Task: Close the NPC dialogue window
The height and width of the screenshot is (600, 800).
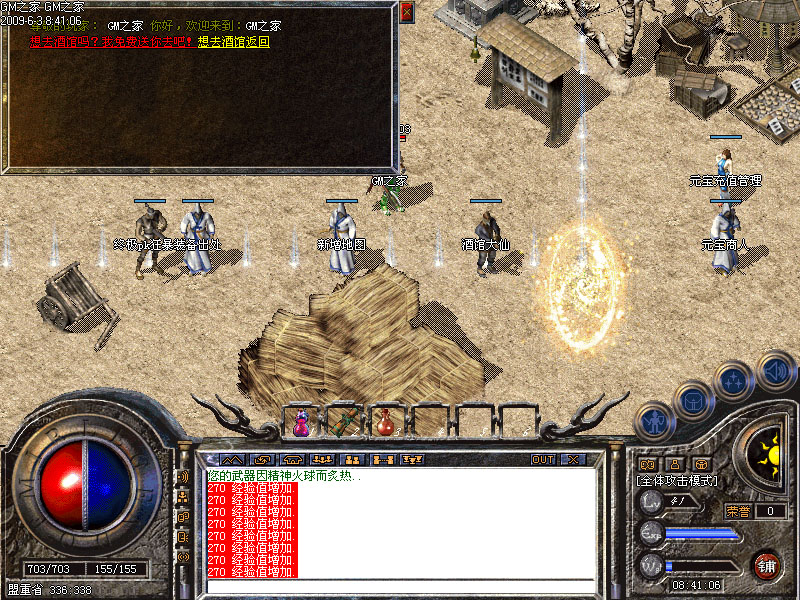Action: pos(406,12)
